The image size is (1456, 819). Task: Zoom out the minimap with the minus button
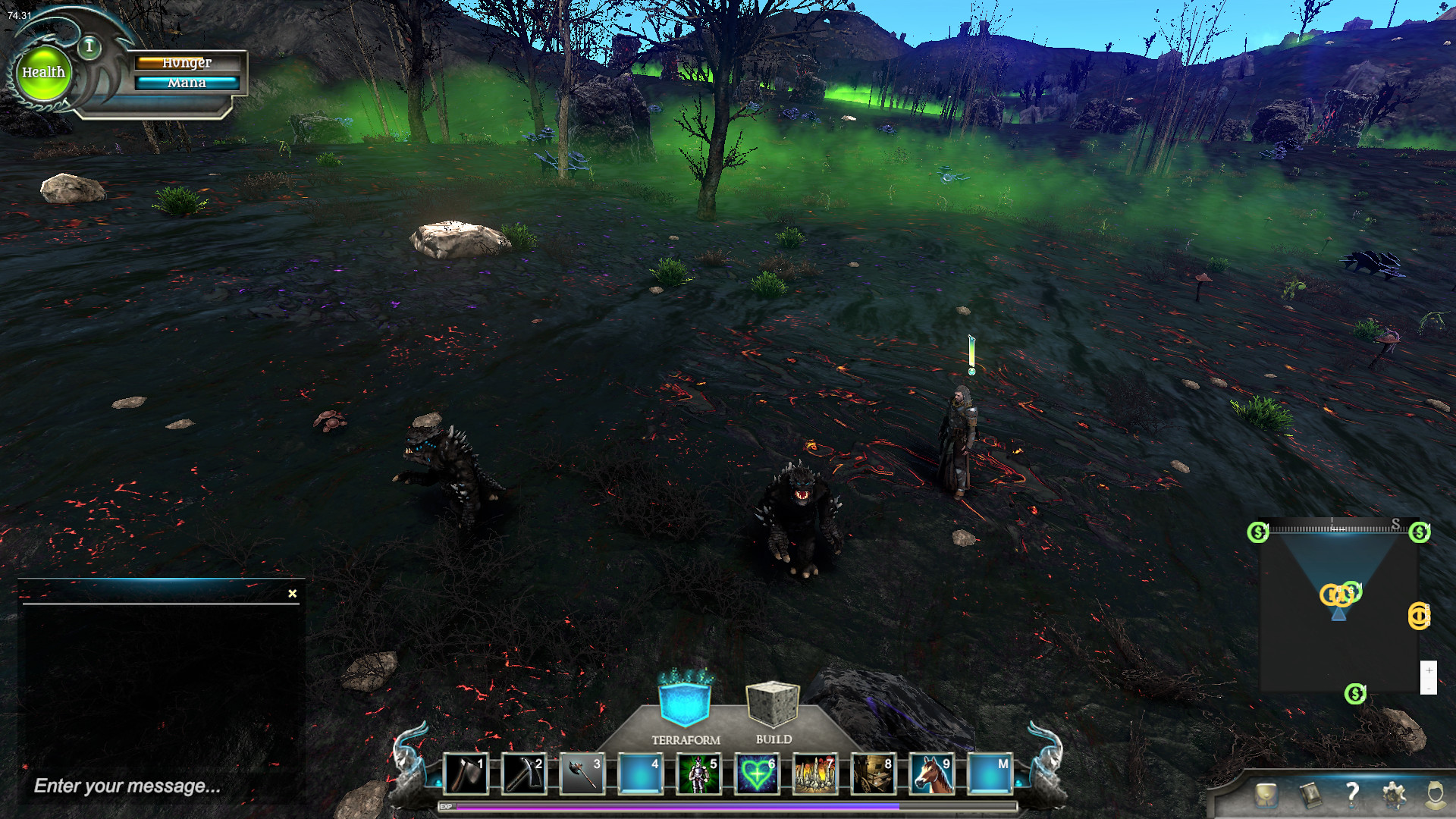pyautogui.click(x=1429, y=690)
